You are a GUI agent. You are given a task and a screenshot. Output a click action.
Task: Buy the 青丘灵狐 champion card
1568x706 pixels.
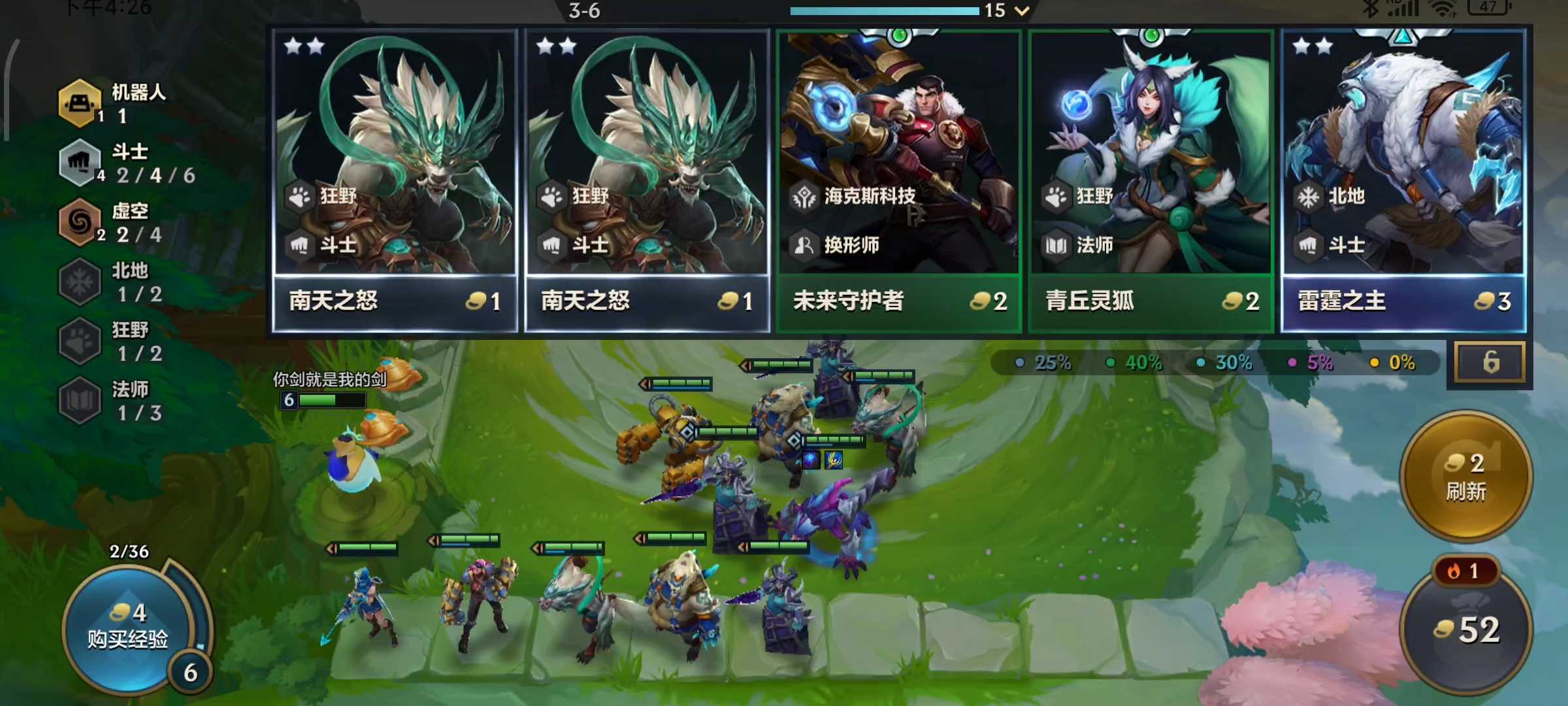[x=1151, y=180]
